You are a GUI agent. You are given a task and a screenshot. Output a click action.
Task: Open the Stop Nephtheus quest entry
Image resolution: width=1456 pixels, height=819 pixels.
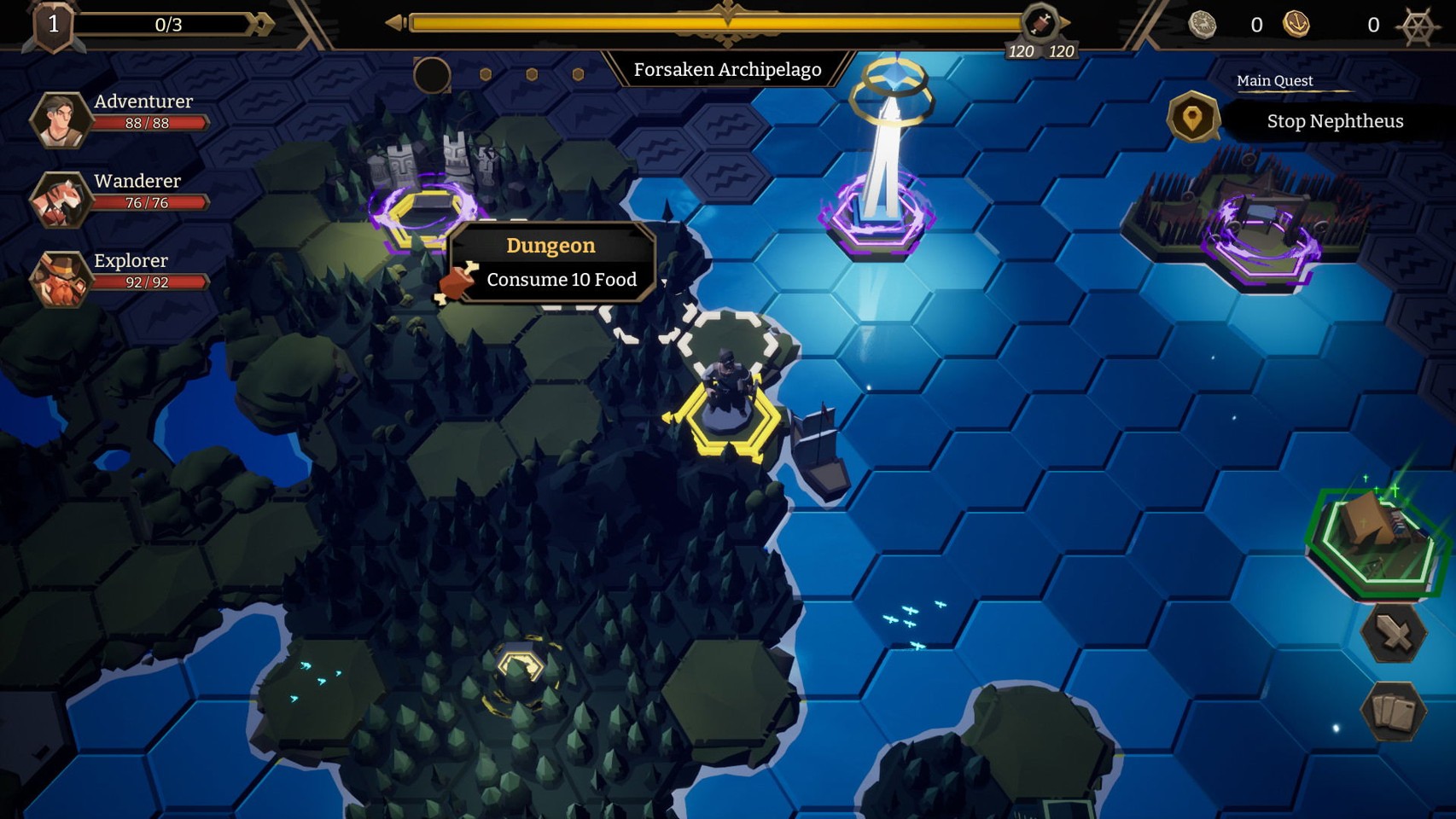(x=1334, y=121)
